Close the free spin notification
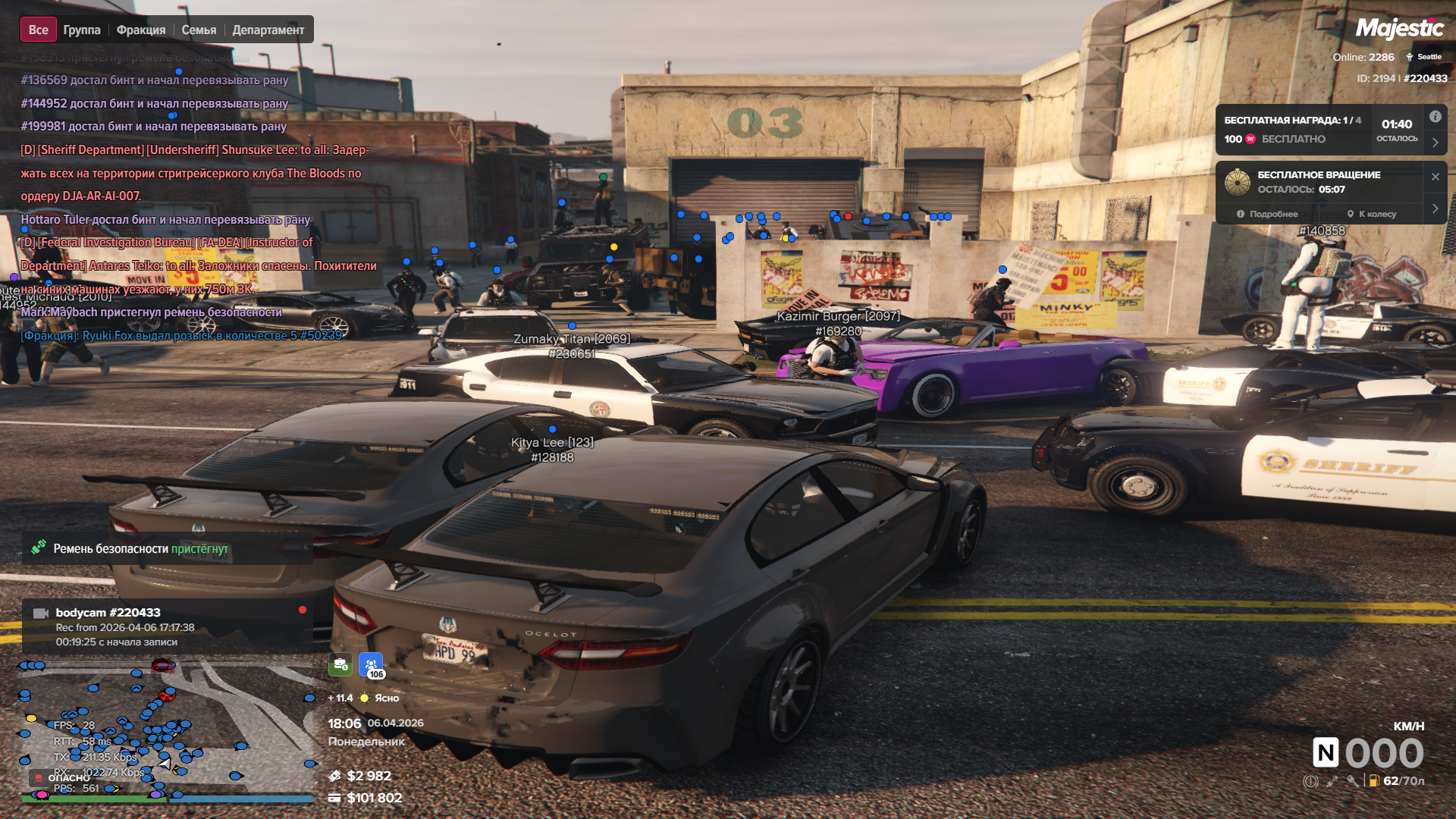The height and width of the screenshot is (819, 1456). click(x=1436, y=177)
